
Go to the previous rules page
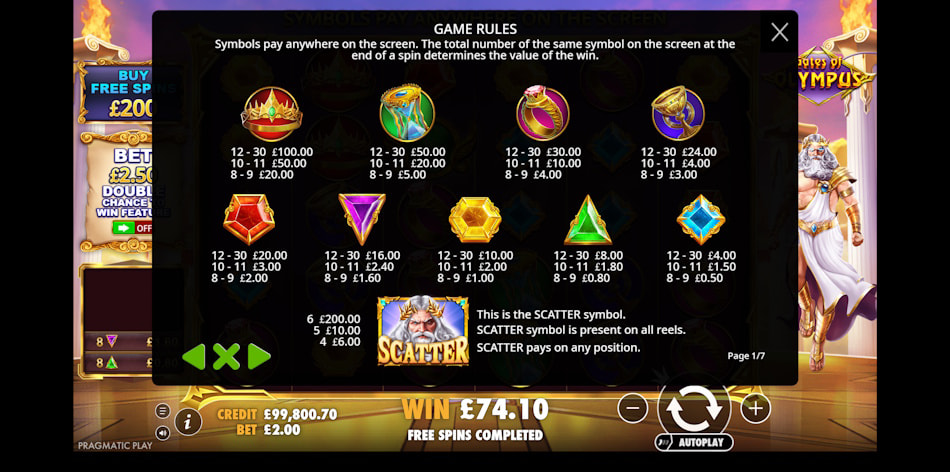(194, 356)
